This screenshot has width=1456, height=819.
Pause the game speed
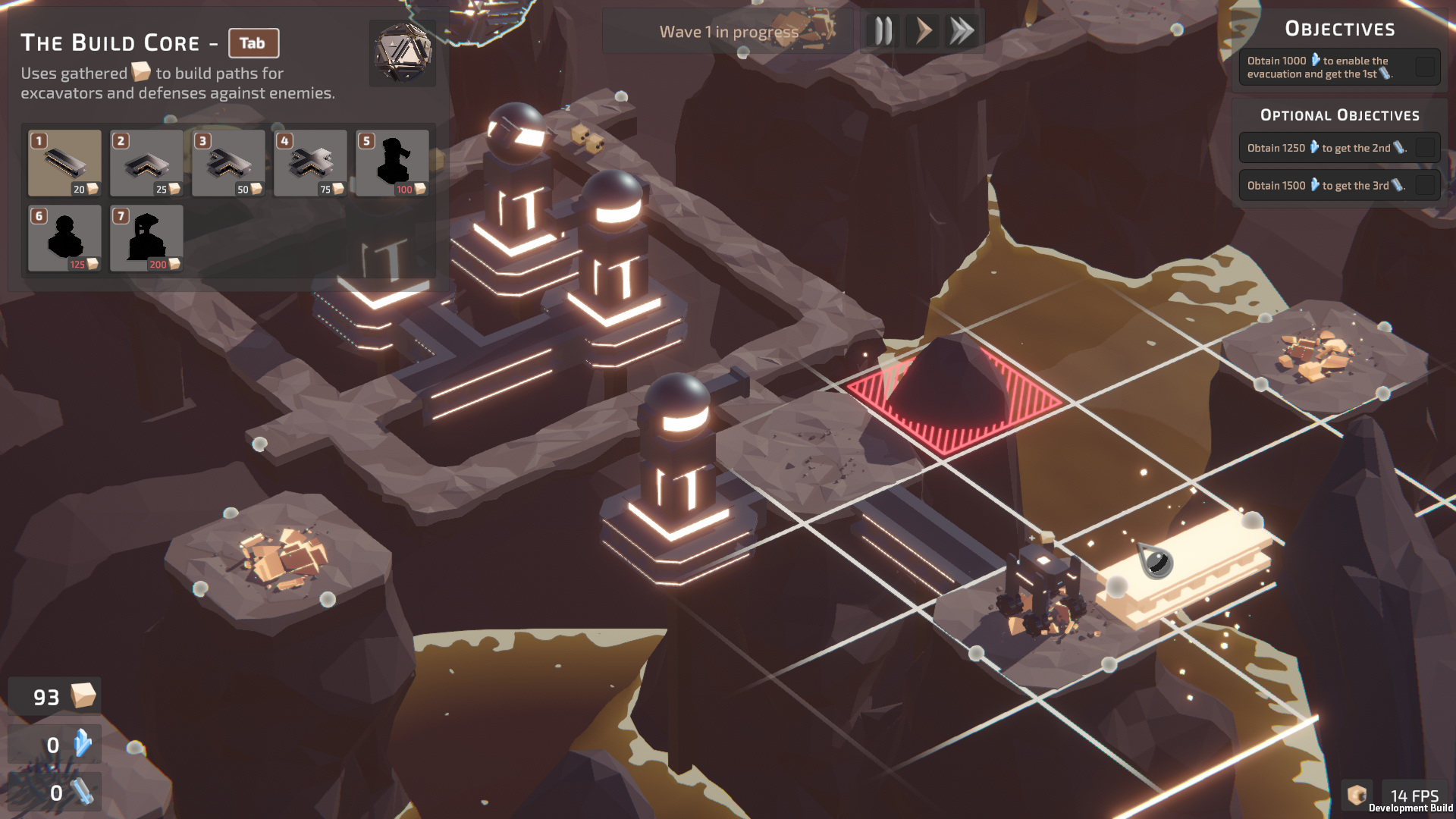pyautogui.click(x=883, y=32)
